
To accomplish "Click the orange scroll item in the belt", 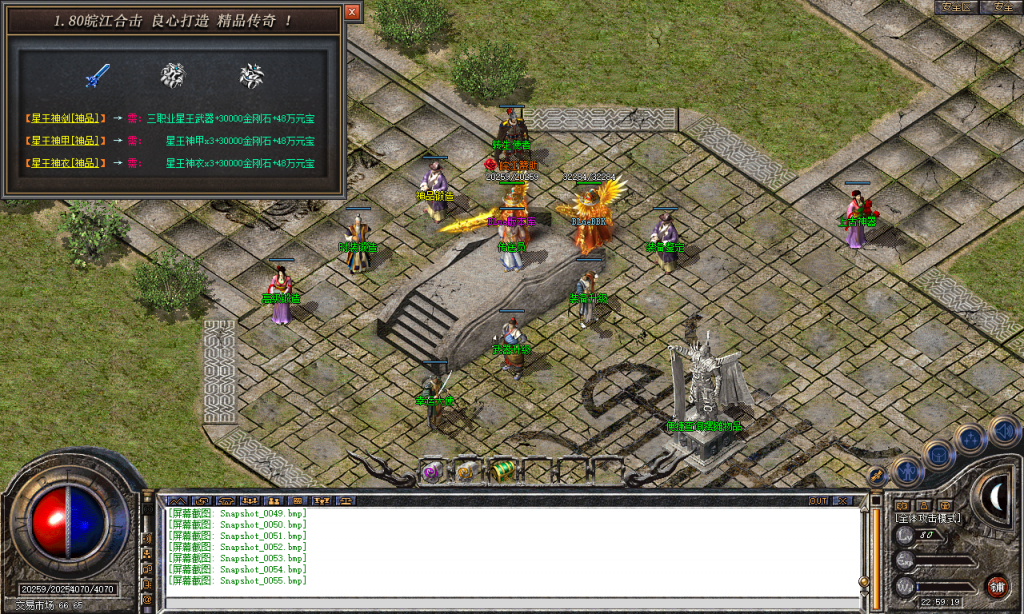I will coord(467,472).
